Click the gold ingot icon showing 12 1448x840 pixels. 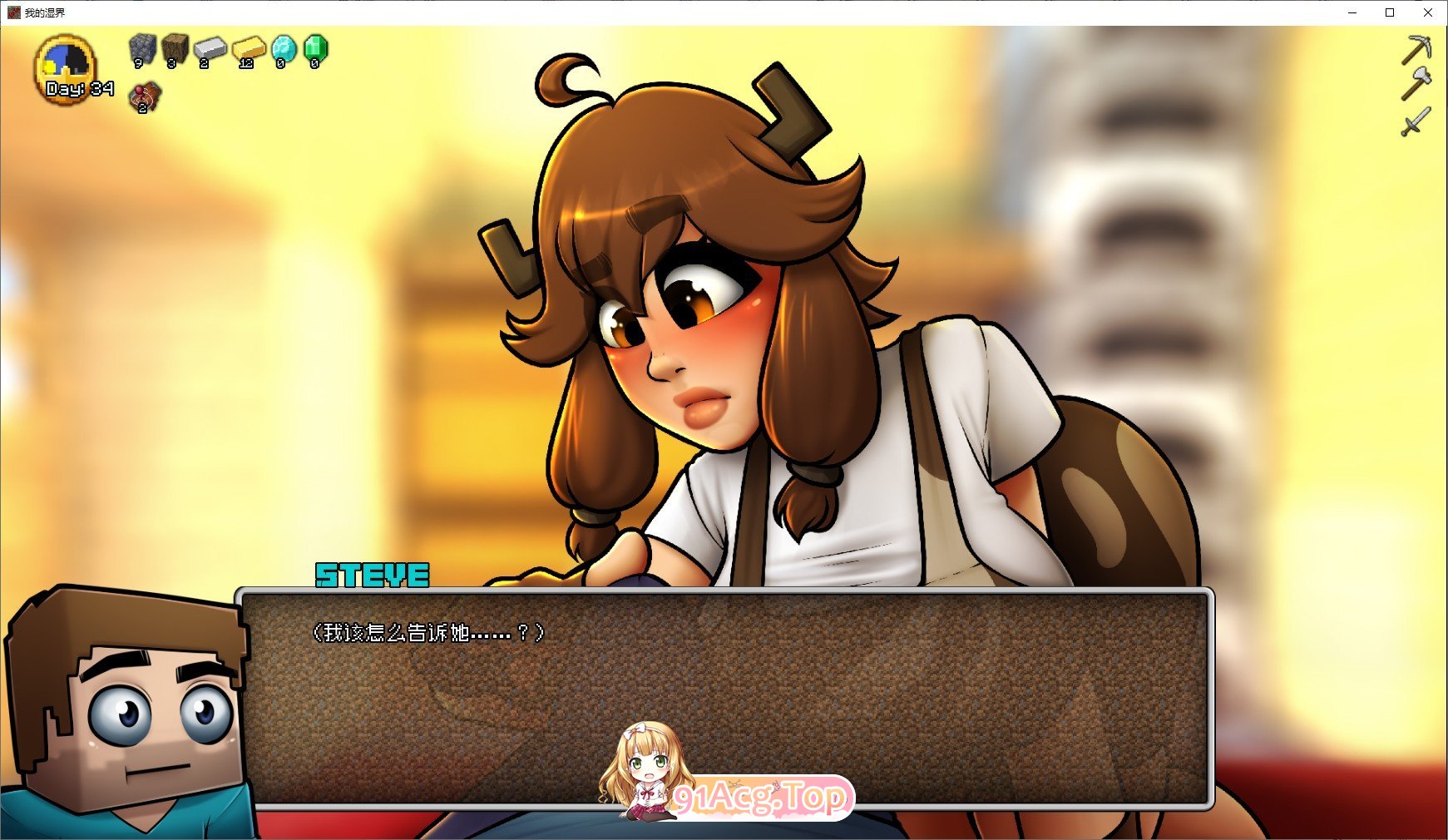(245, 50)
